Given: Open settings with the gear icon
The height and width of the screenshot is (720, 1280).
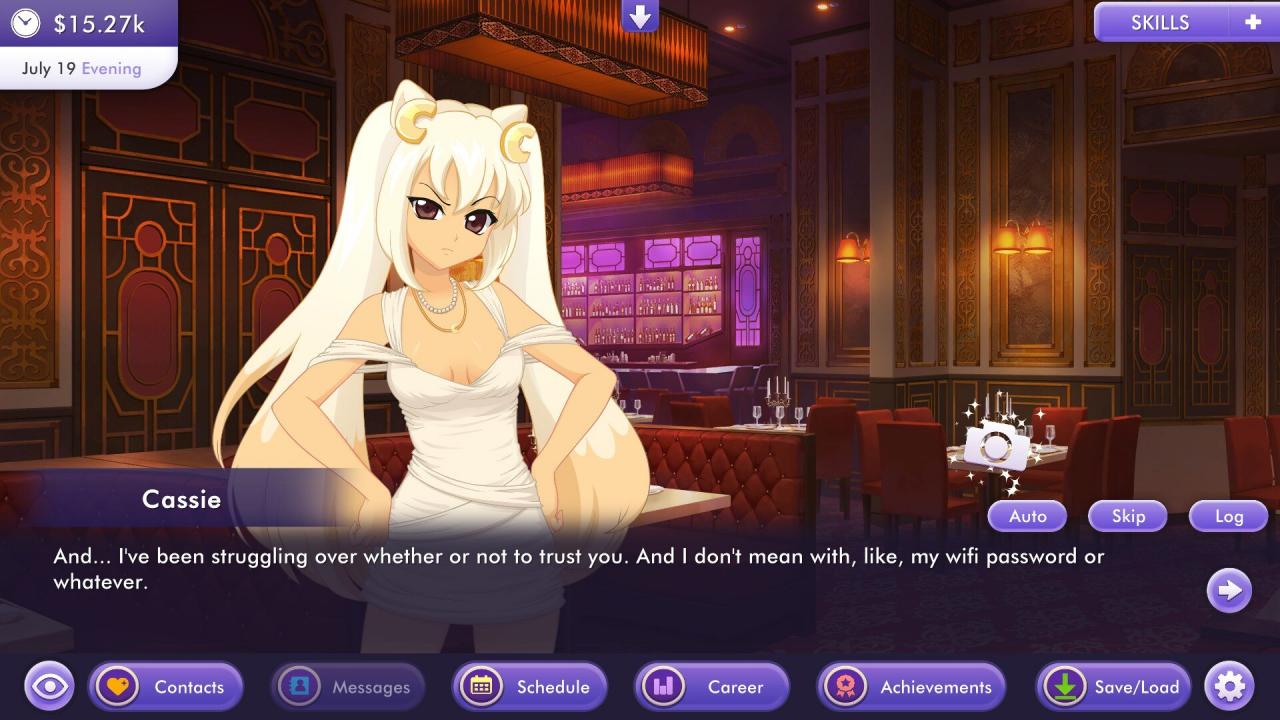Looking at the screenshot, I should (1229, 687).
